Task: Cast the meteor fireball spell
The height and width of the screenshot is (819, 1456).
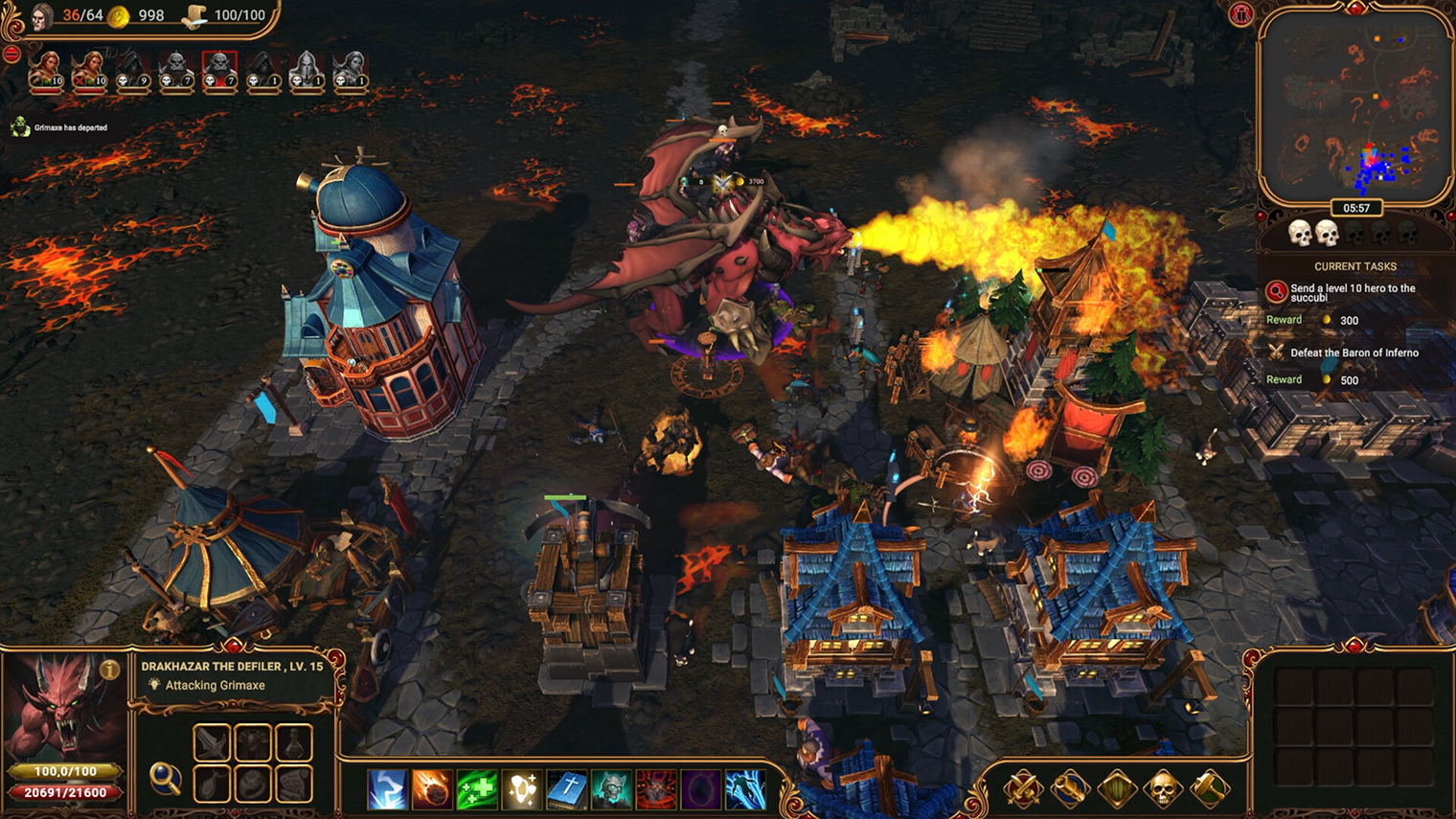Action: tap(432, 790)
